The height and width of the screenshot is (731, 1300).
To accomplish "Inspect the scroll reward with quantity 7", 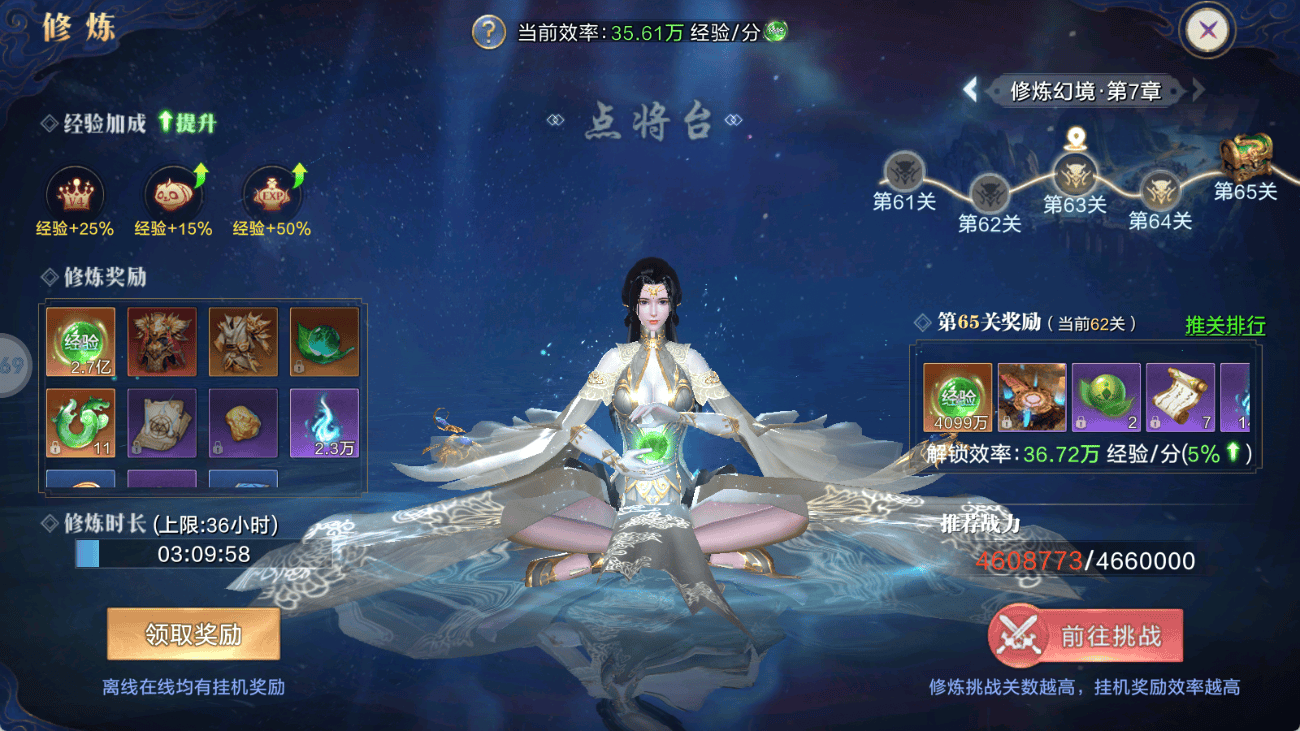I will 1180,397.
